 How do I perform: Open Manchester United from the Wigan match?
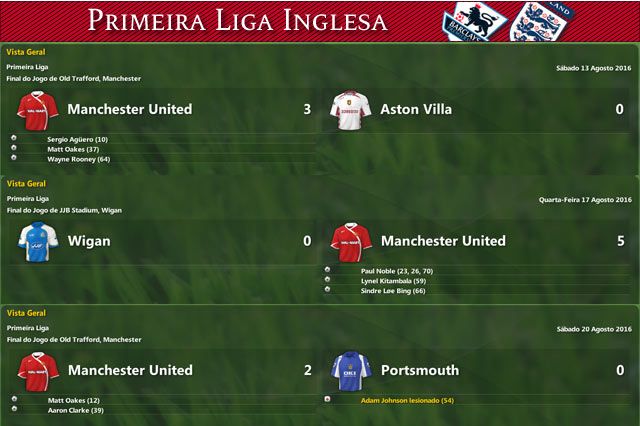click(443, 241)
